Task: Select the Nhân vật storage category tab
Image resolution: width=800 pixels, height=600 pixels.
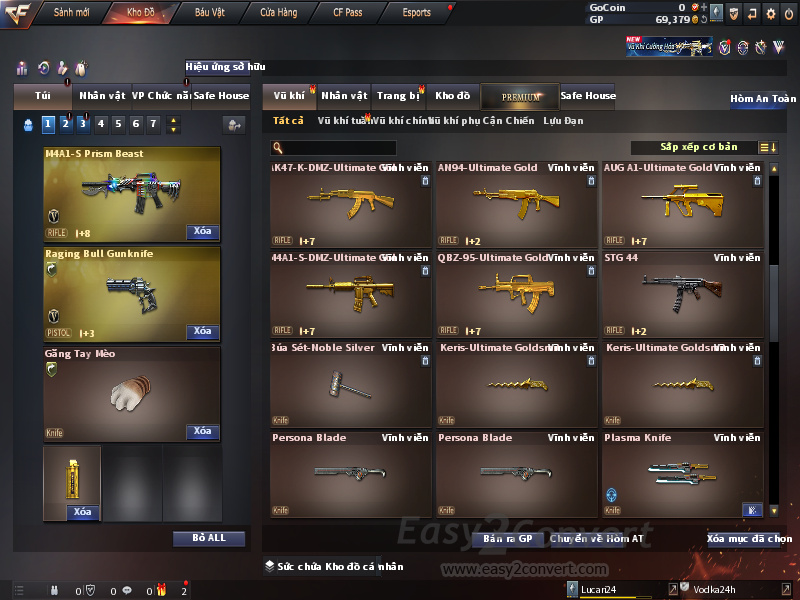Action: 344,96
